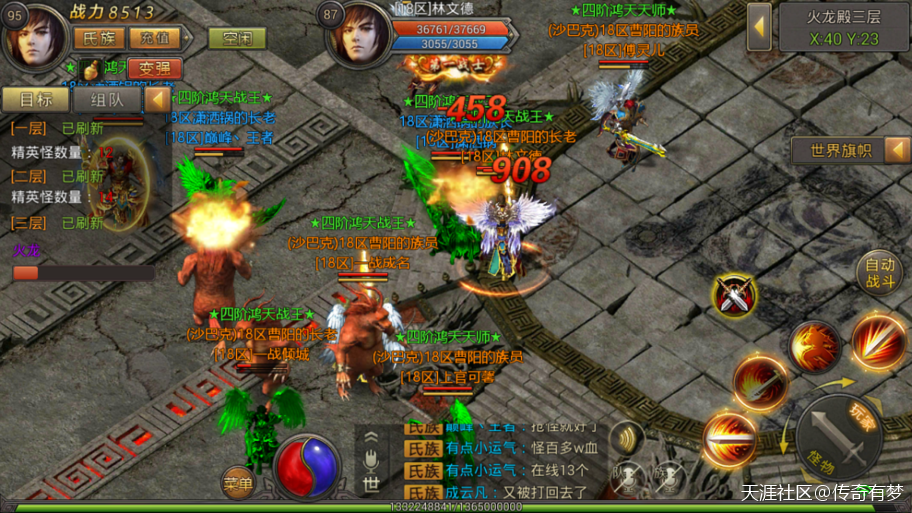Switch to the 目标 objectives tab

pos(36,99)
